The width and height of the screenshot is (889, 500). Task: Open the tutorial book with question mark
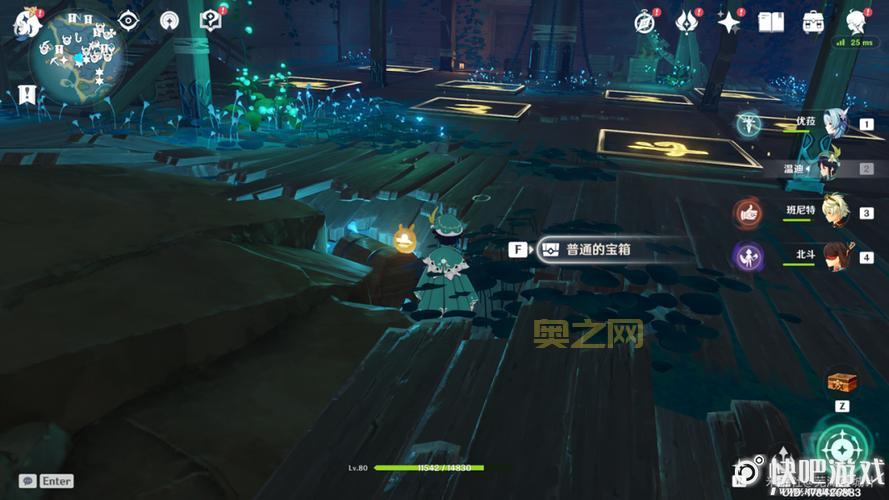(x=210, y=20)
